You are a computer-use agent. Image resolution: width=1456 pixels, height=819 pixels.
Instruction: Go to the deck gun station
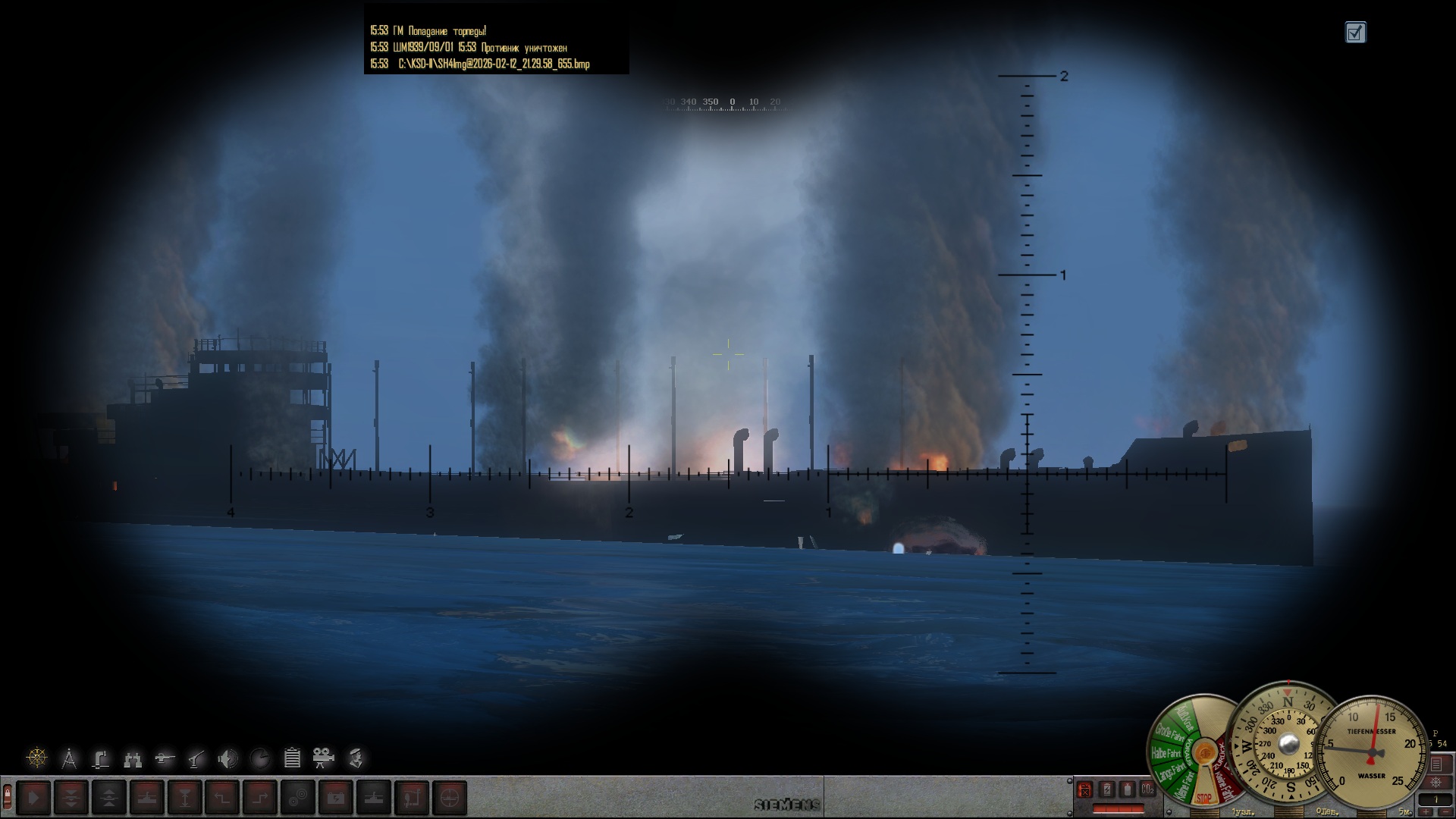click(x=165, y=758)
